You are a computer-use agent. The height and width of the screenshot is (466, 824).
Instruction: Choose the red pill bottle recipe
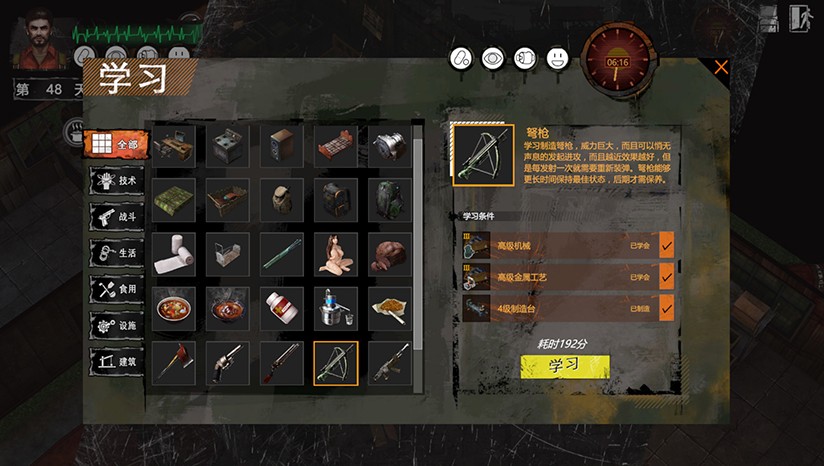(x=282, y=308)
